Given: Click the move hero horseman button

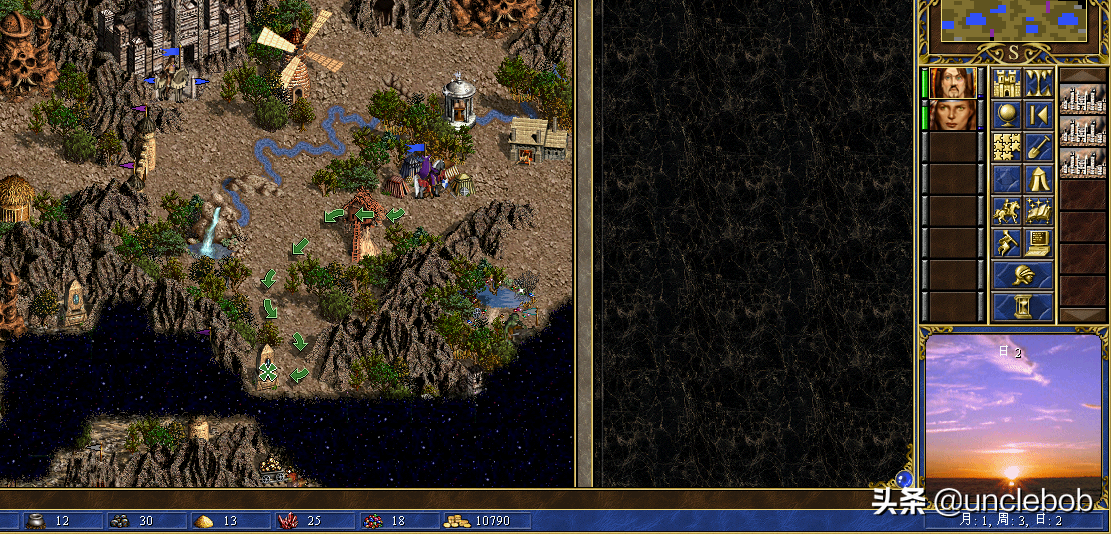Looking at the screenshot, I should [x=1006, y=211].
